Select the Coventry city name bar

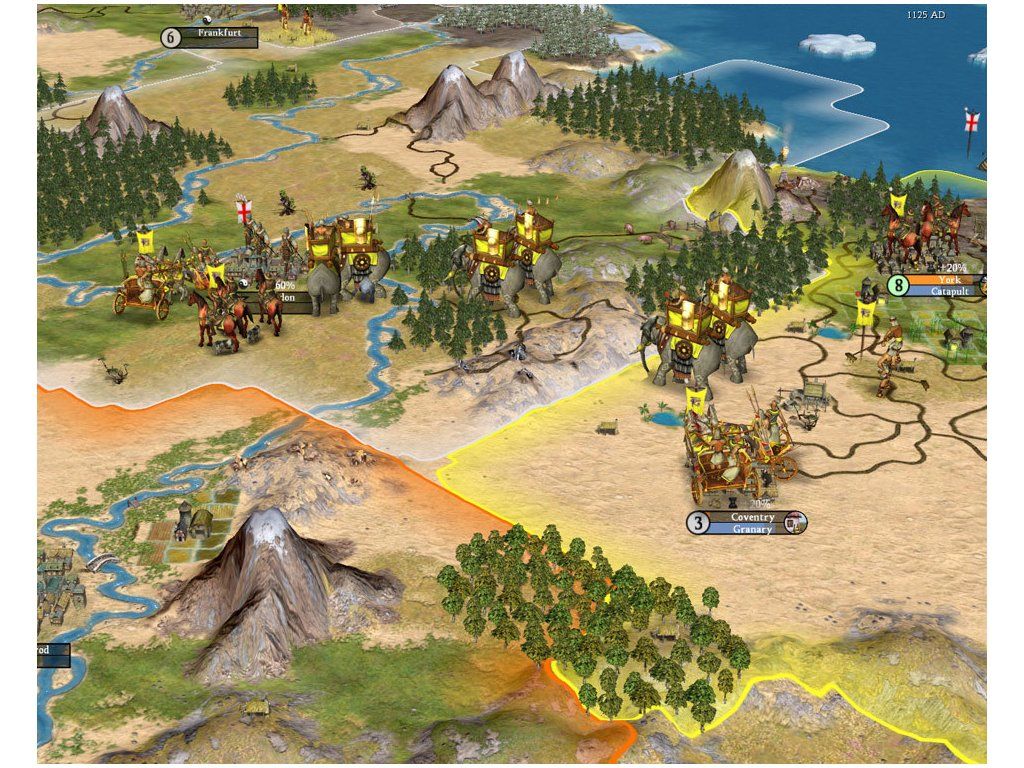(x=751, y=517)
